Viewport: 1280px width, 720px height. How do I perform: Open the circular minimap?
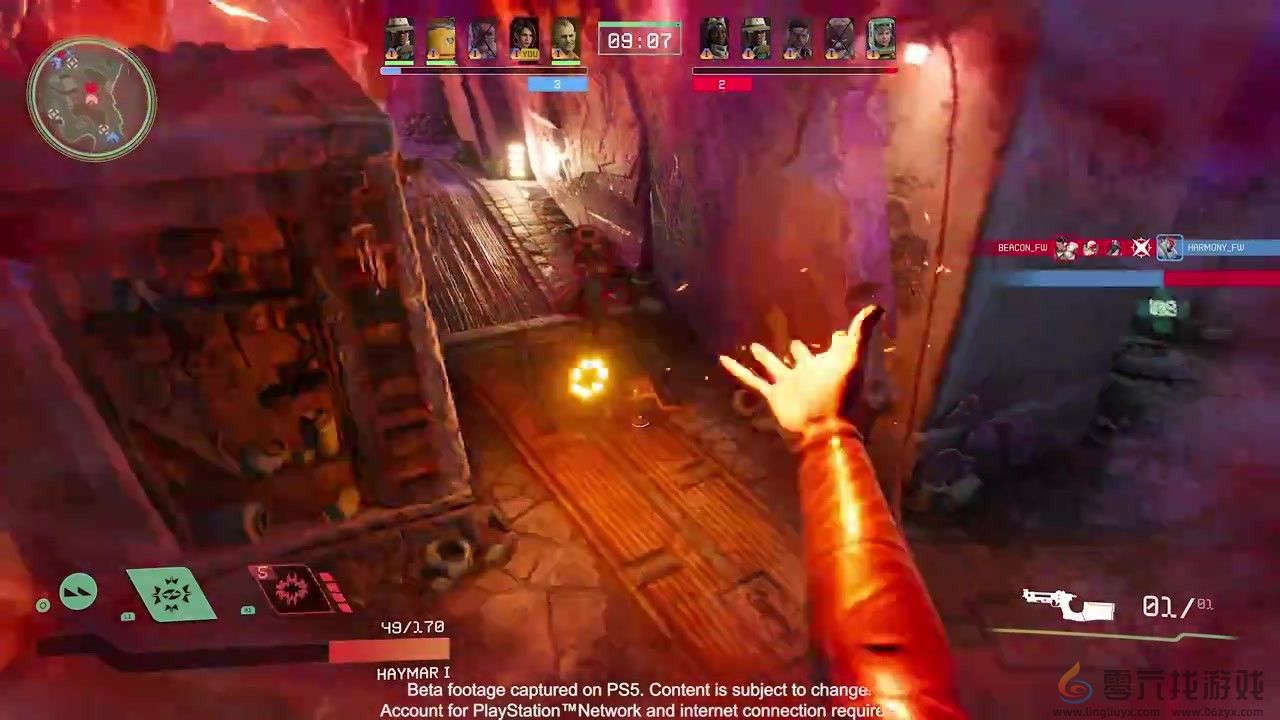tap(91, 98)
